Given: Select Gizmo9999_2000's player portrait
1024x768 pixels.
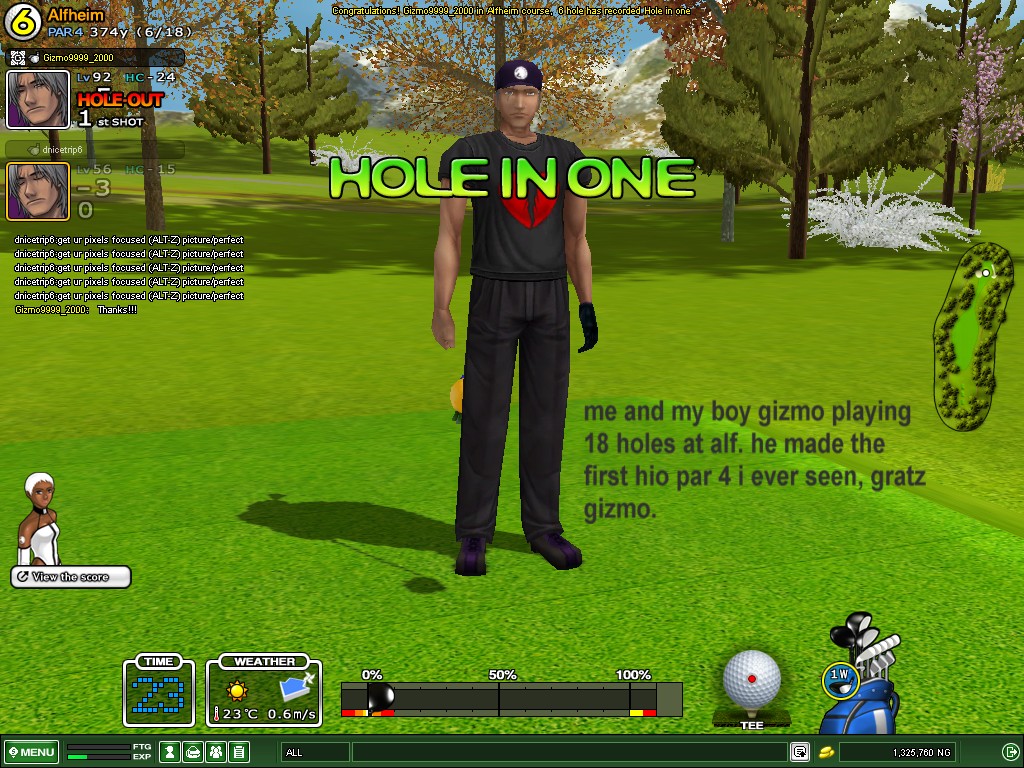Looking at the screenshot, I should point(38,99).
